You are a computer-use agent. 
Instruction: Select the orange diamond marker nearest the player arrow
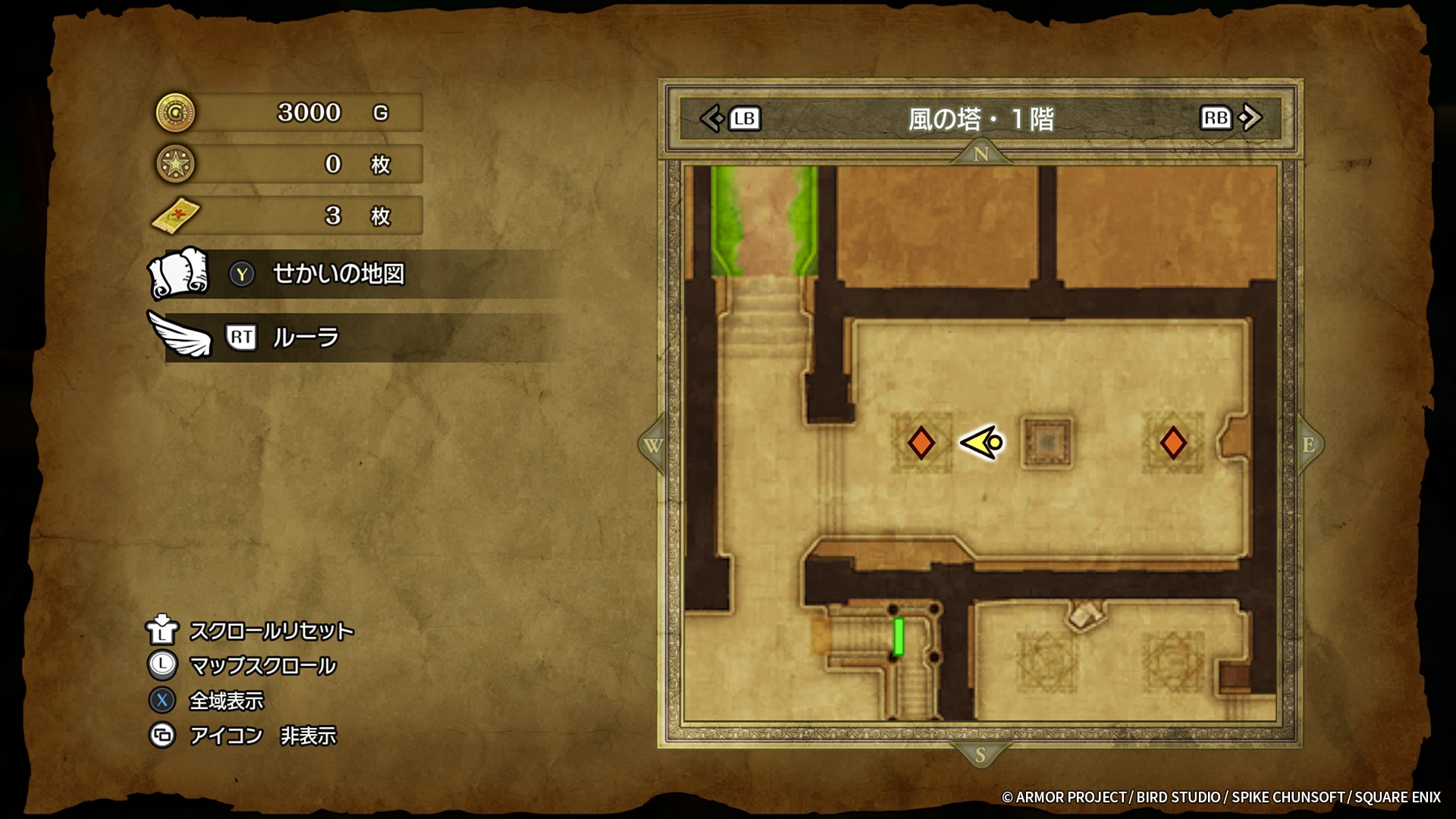(x=921, y=443)
